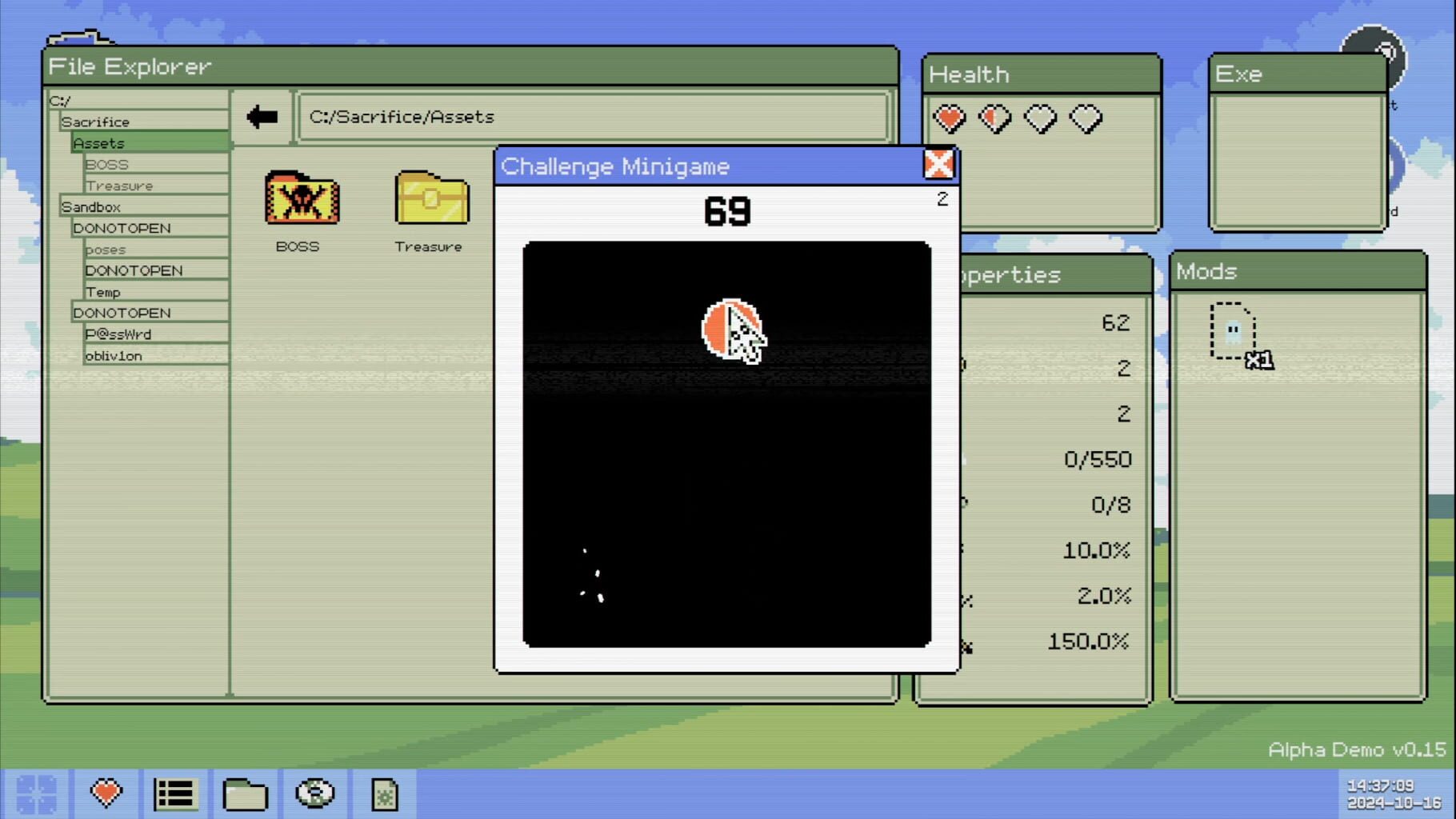Screen dimensions: 1456x819
Task: Open the gear-document icon on the taskbar
Action: pyautogui.click(x=384, y=793)
